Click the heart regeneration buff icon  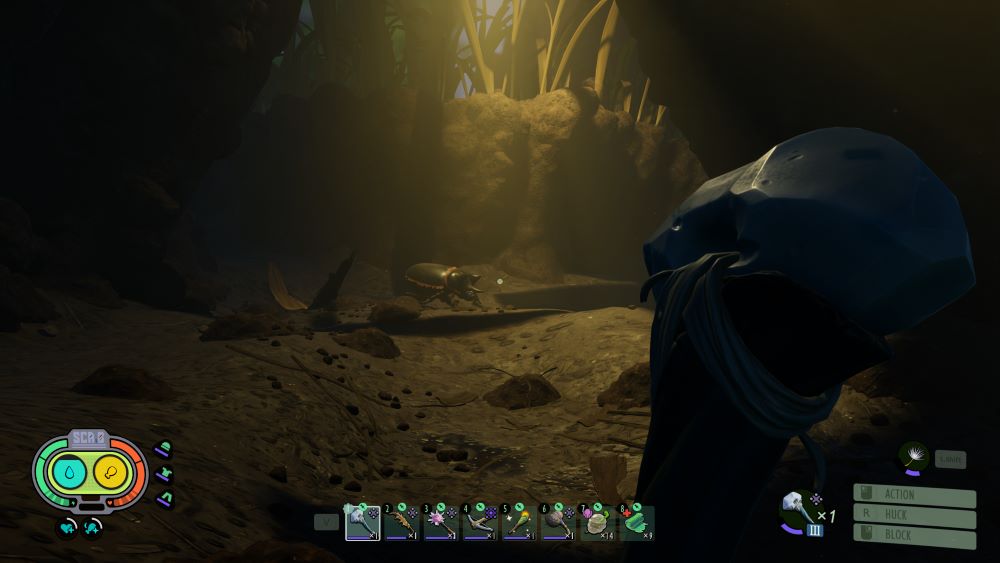[66, 525]
